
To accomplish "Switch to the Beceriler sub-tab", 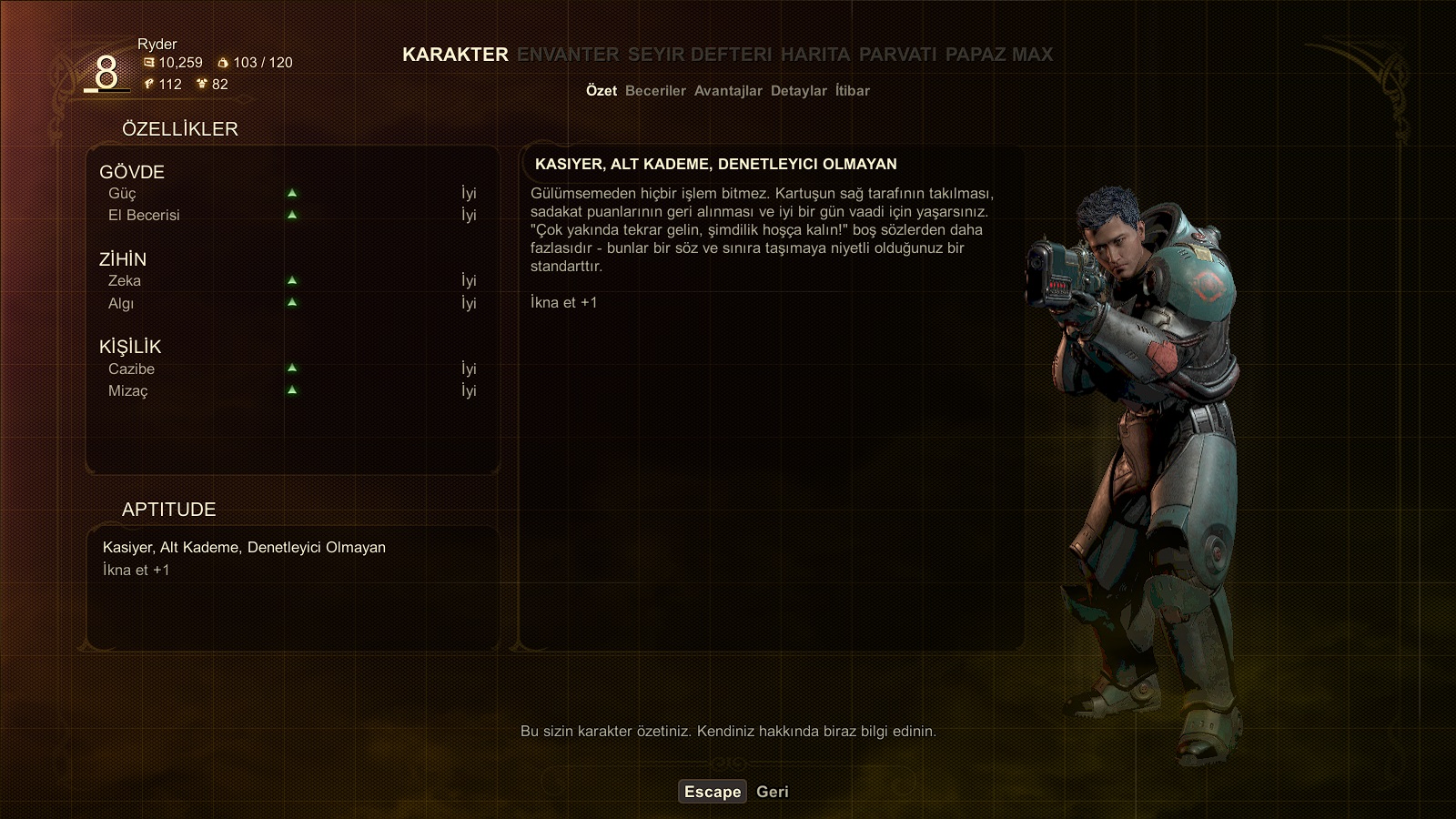I will 655,91.
